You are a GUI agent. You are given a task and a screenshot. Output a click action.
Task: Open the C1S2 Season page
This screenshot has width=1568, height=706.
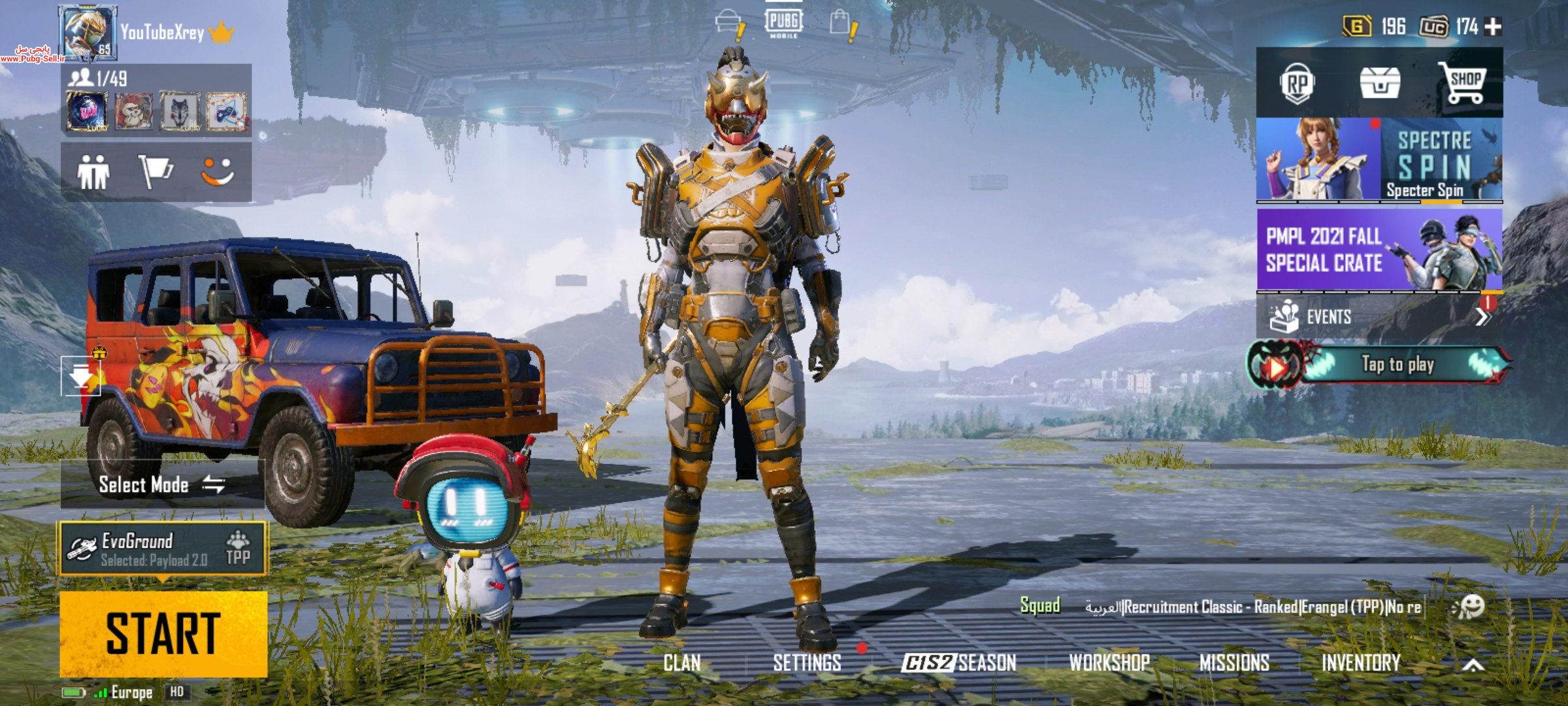click(958, 663)
